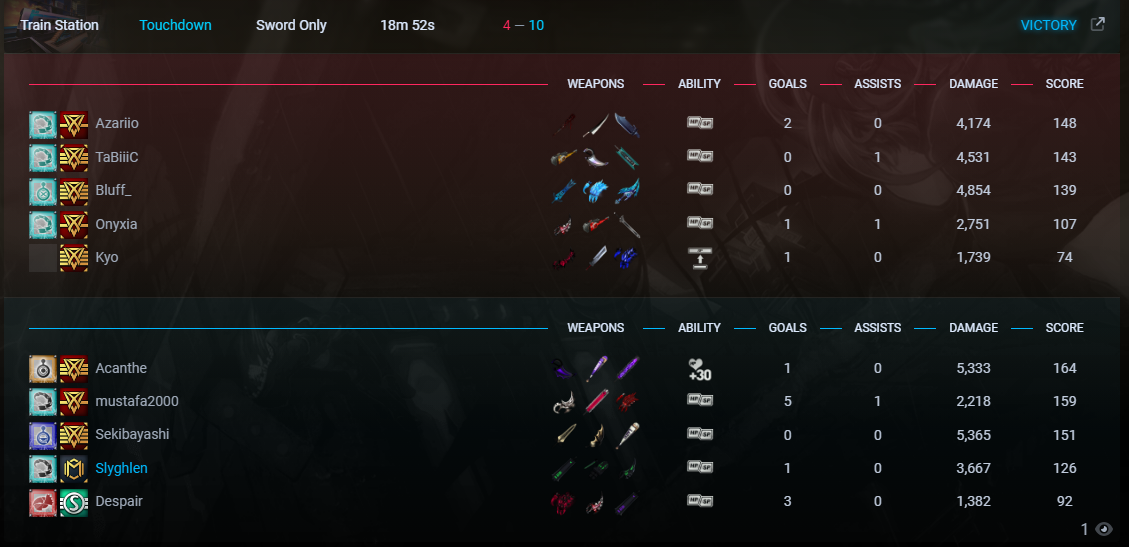1129x547 pixels.
Task: Select player Despair's name
Action: click(x=119, y=501)
